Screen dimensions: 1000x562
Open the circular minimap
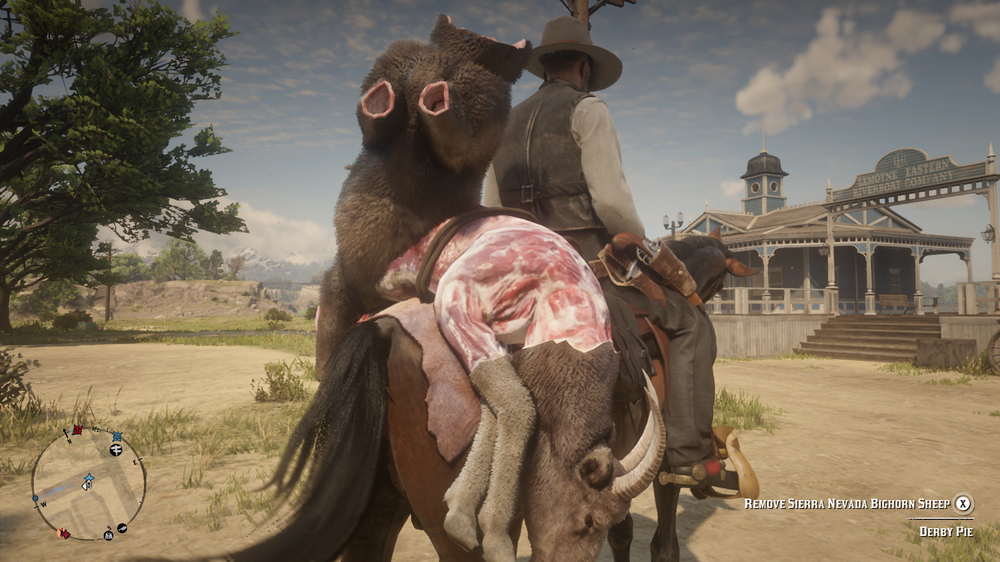pyautogui.click(x=88, y=484)
